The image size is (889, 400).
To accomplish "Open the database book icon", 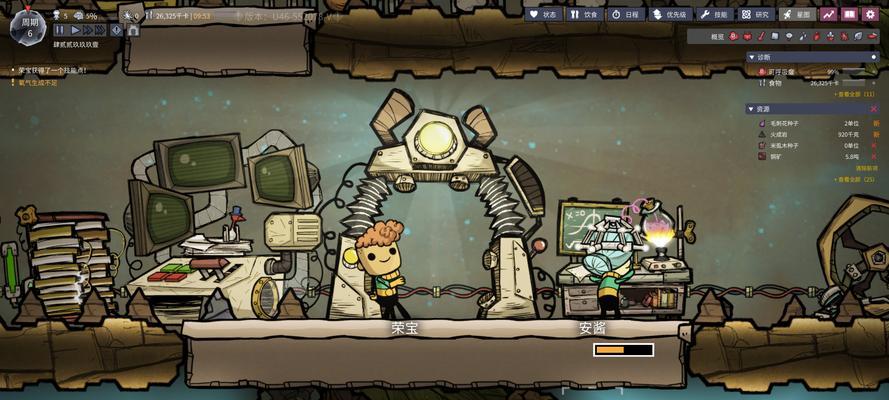I will (x=849, y=15).
